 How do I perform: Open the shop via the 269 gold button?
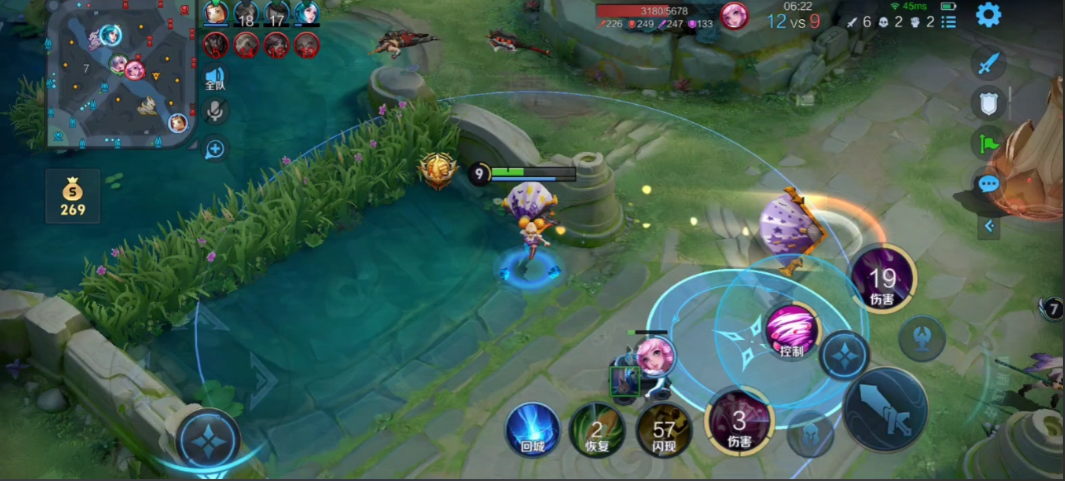click(x=72, y=197)
